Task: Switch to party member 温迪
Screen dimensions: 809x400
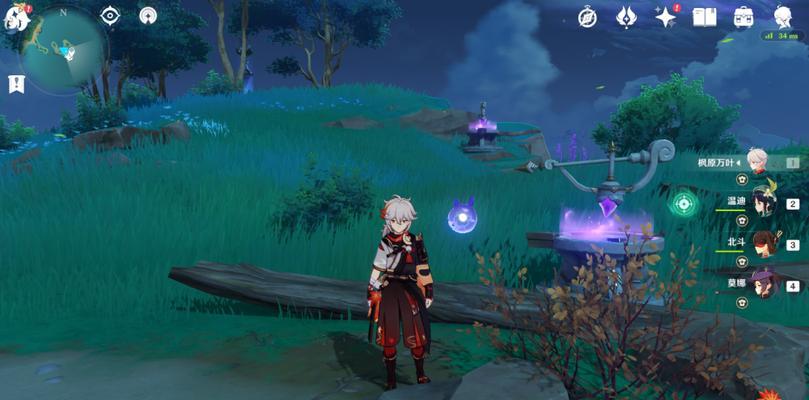Action: click(x=764, y=201)
